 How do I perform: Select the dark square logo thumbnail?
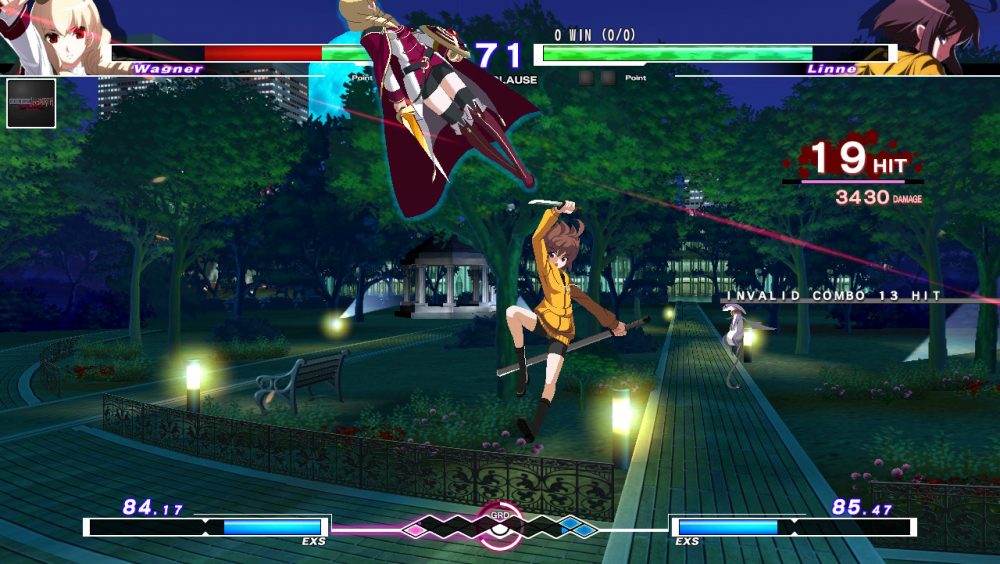click(31, 103)
